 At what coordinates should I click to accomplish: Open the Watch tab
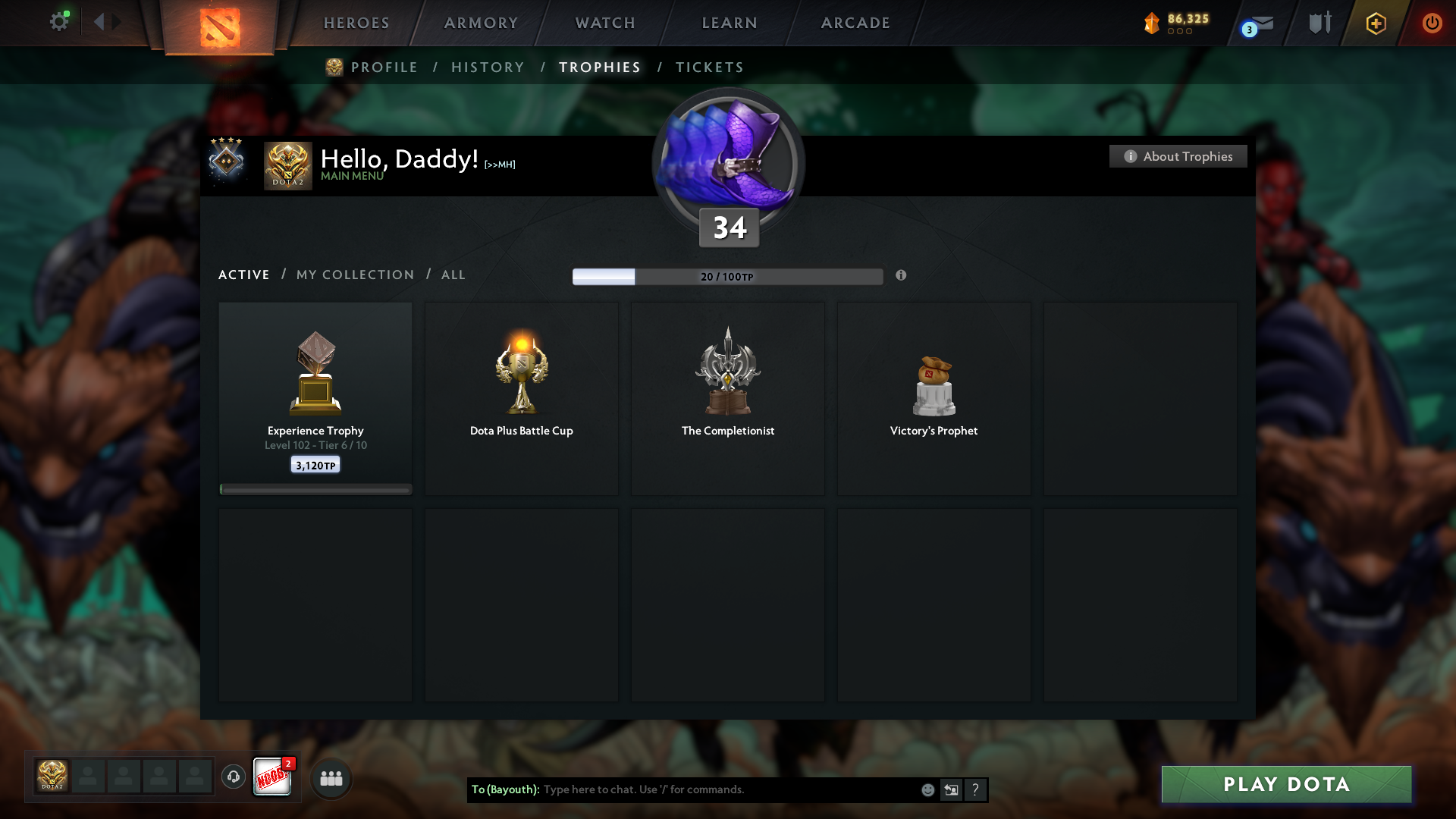click(605, 23)
